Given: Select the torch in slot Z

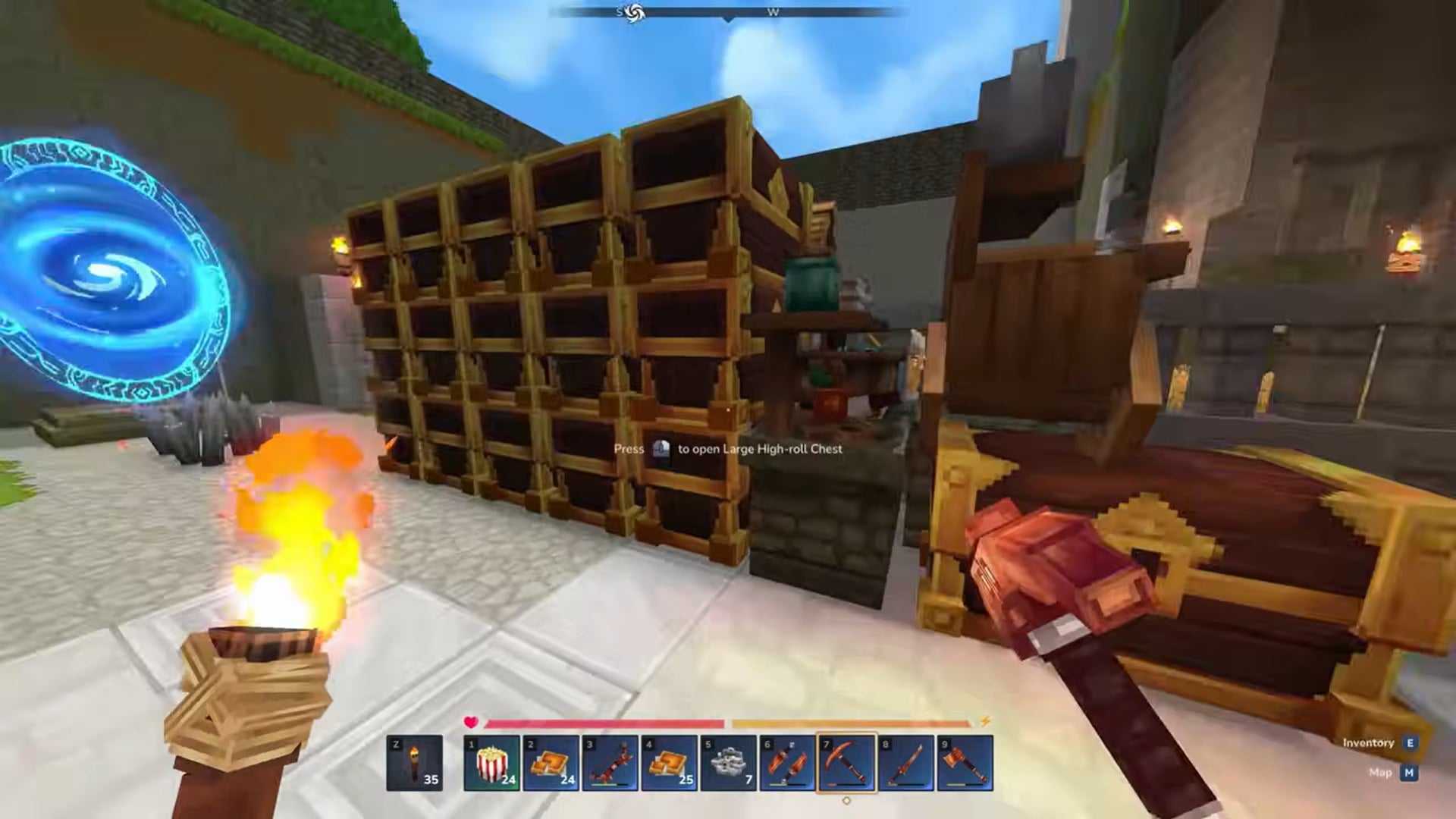Looking at the screenshot, I should (416, 762).
